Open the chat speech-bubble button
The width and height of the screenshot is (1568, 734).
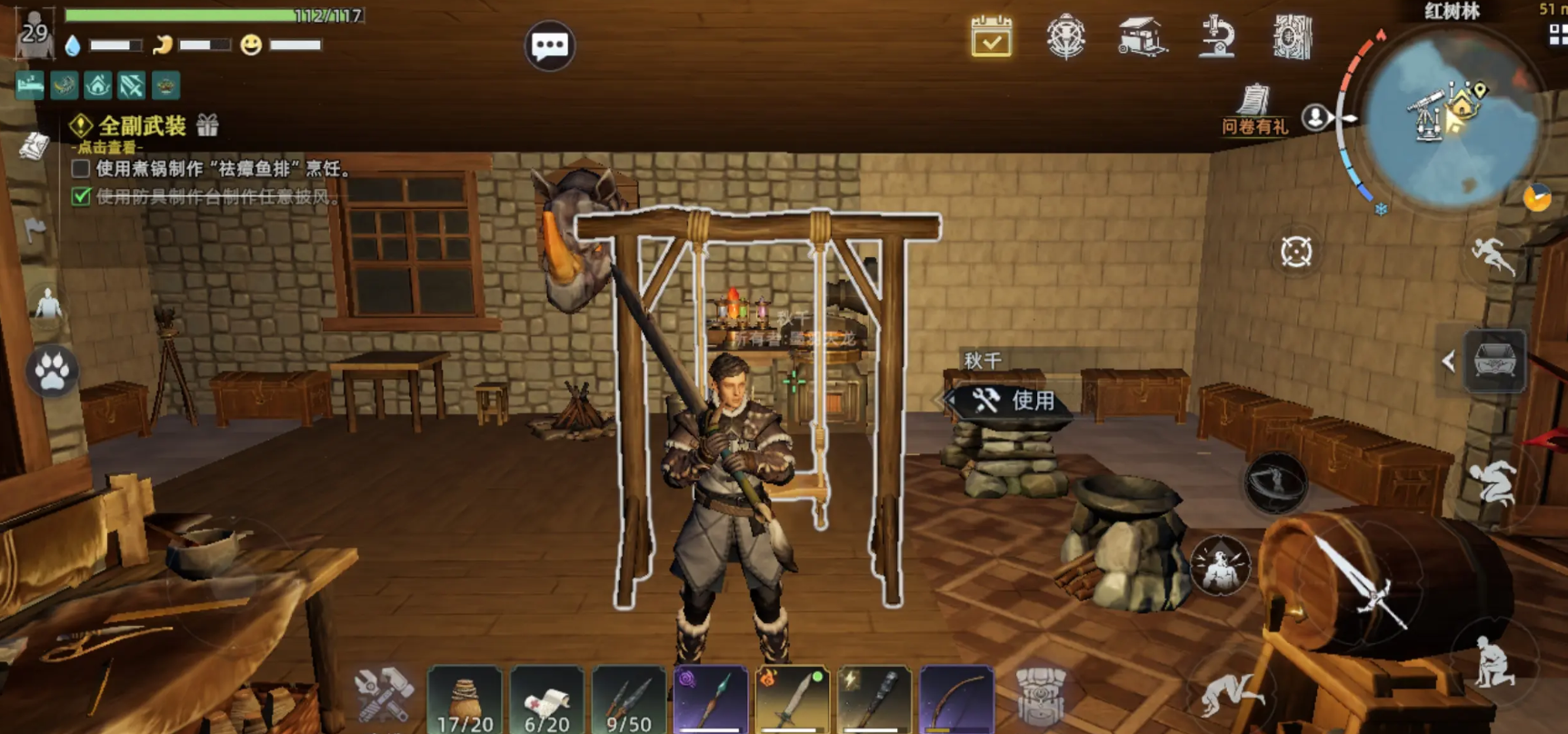tap(549, 45)
